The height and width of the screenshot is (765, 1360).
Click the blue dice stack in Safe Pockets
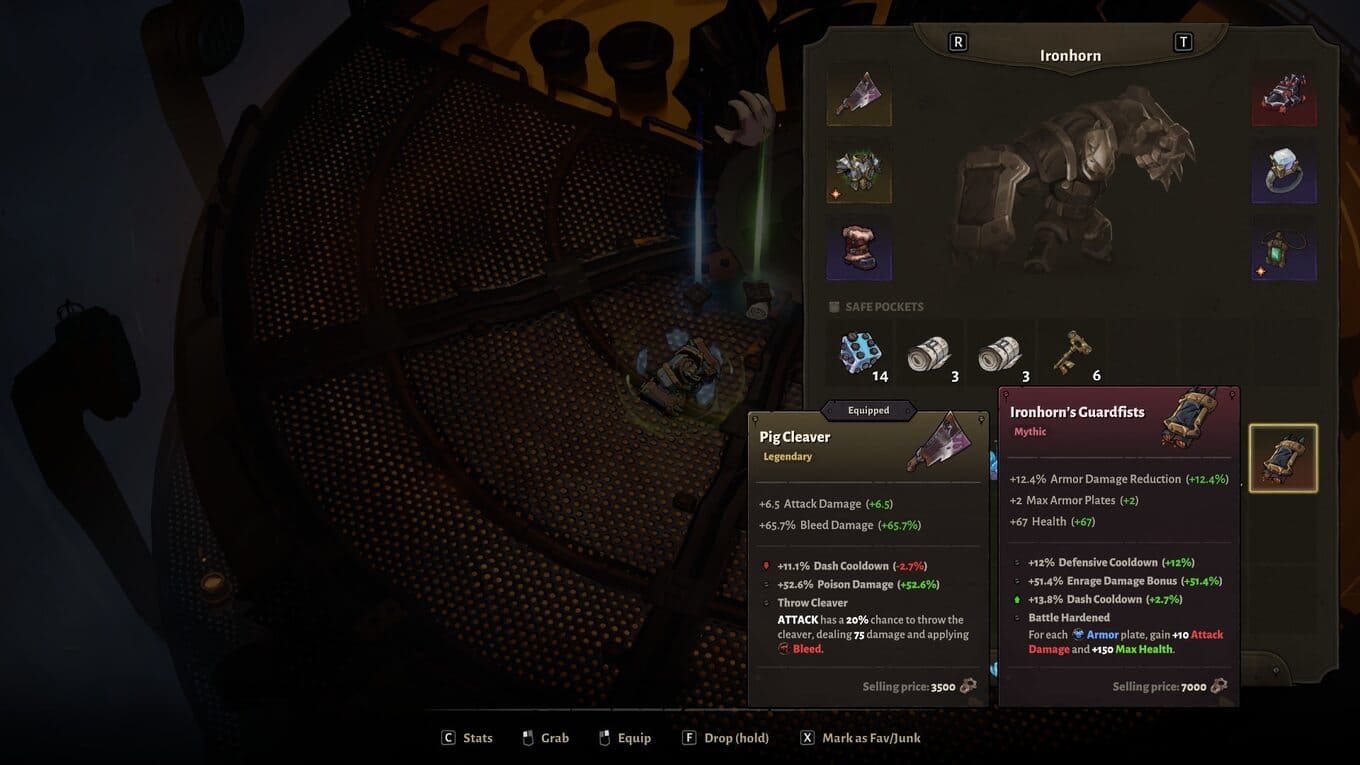(x=859, y=352)
